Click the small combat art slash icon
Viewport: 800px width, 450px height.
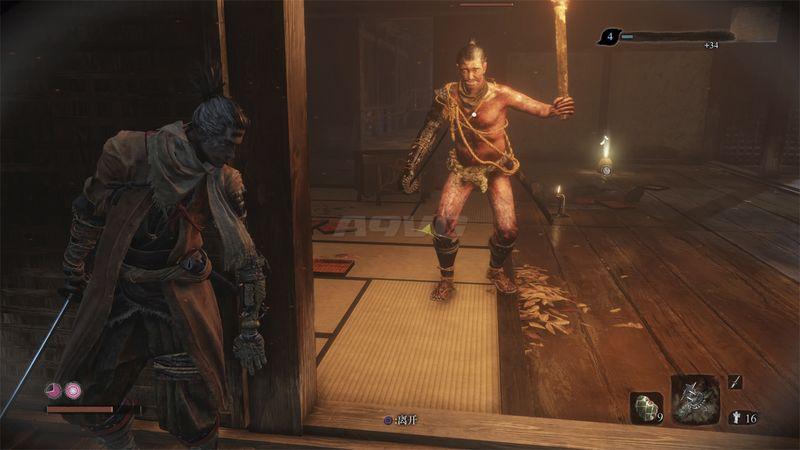coord(736,381)
